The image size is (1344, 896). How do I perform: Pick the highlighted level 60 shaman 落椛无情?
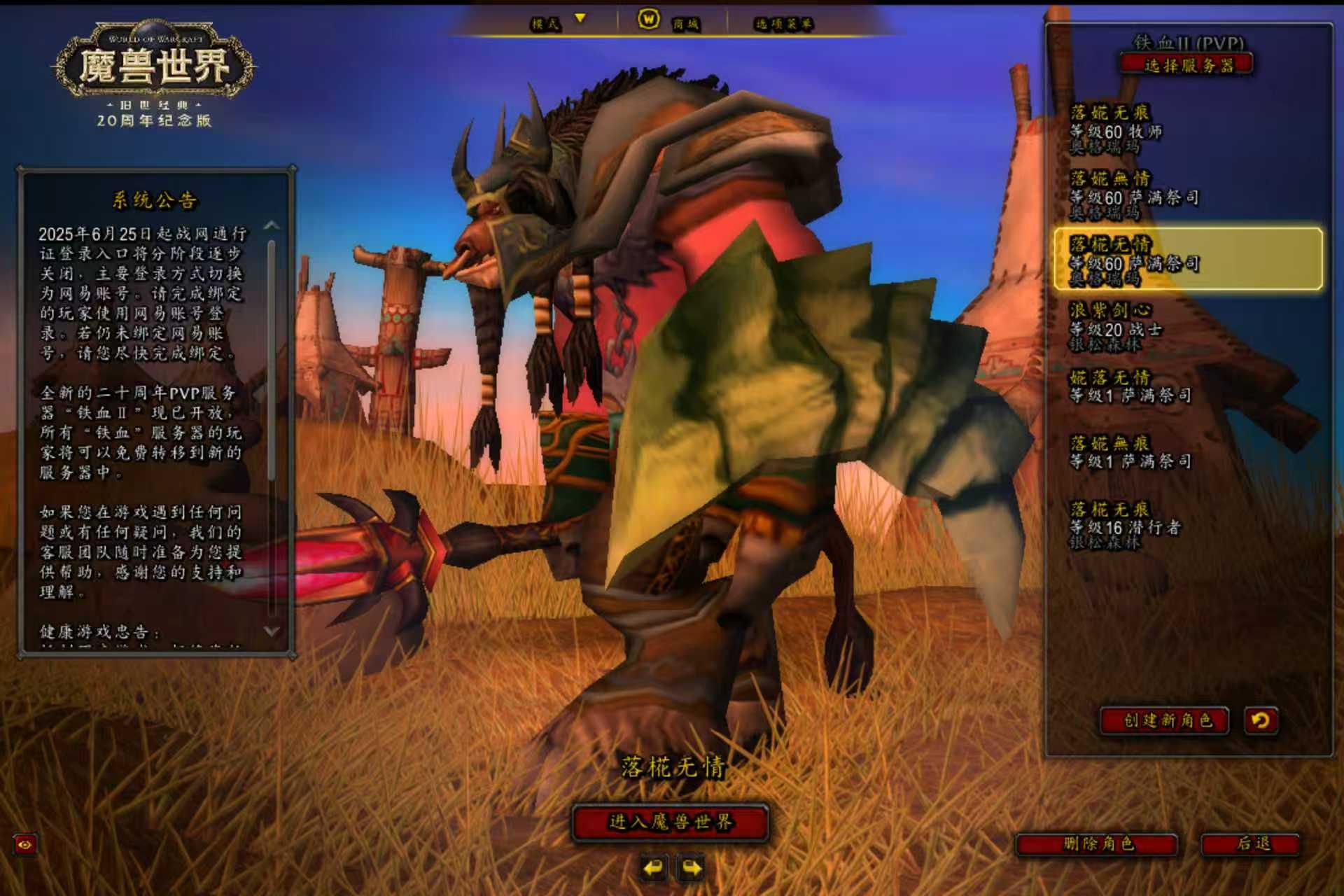1187,260
